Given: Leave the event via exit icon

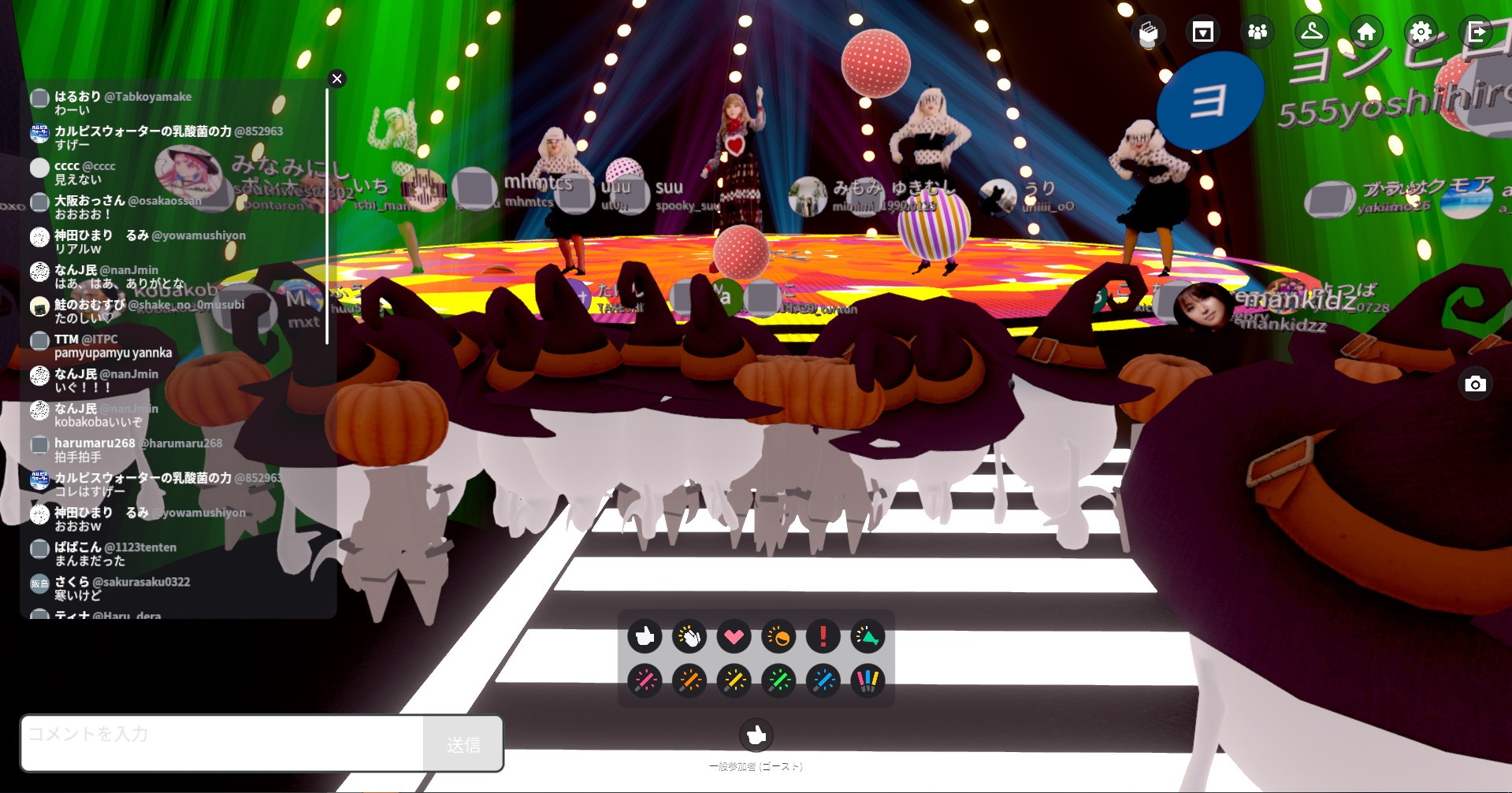Looking at the screenshot, I should (1476, 31).
